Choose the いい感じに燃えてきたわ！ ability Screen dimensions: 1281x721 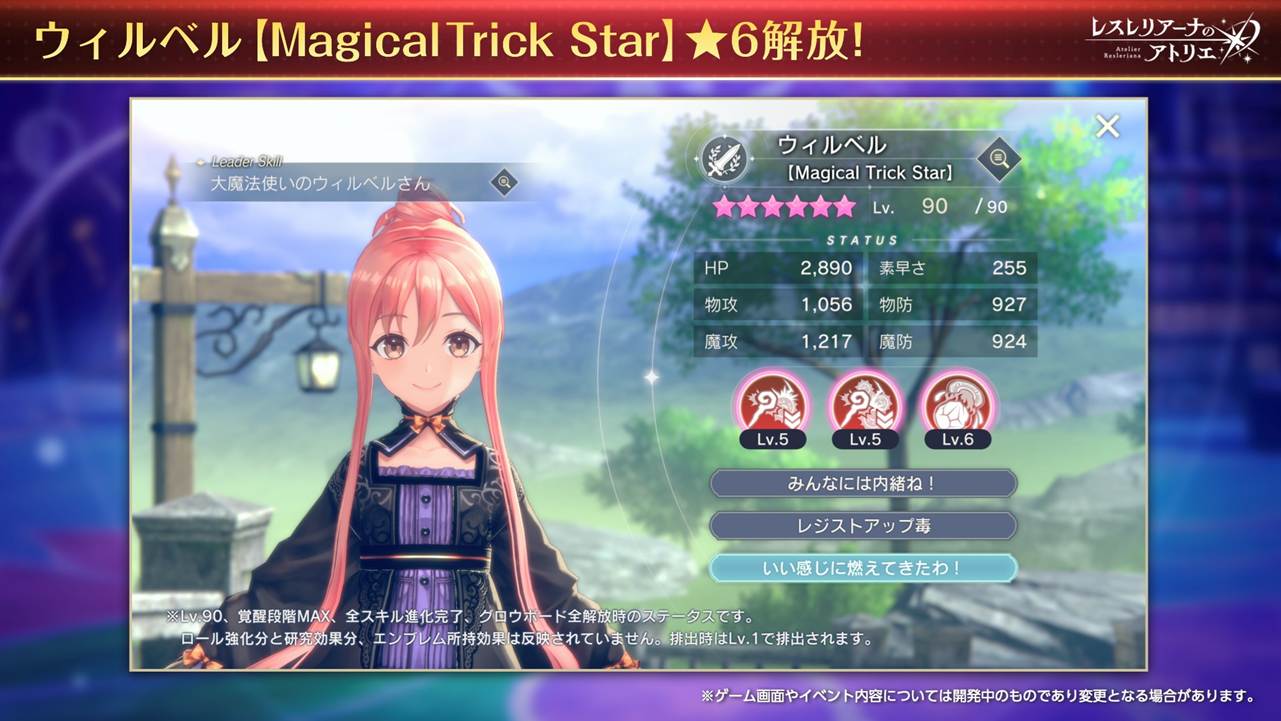click(863, 568)
